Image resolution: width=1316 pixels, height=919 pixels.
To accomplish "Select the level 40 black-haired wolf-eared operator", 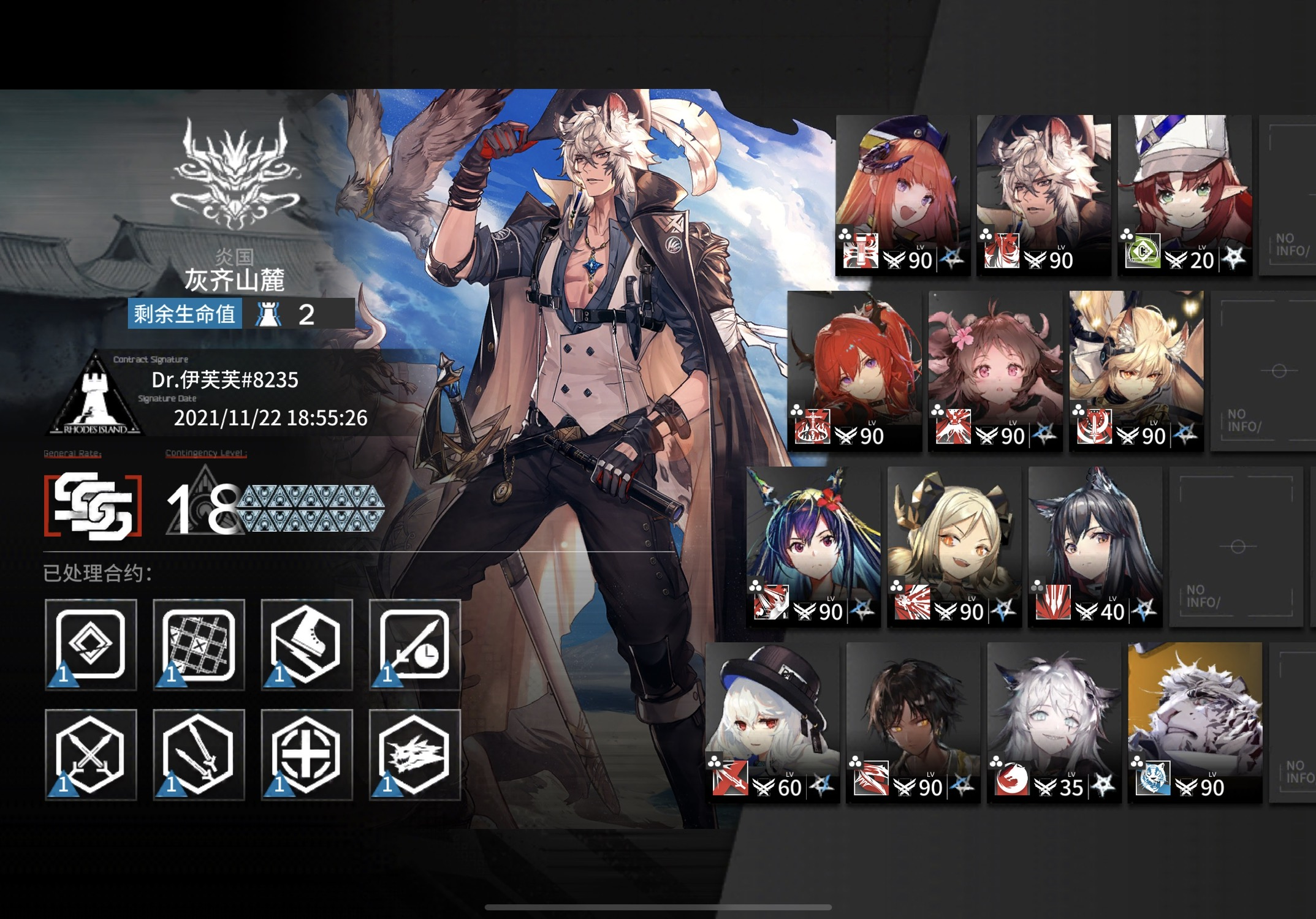I will coord(1095,546).
